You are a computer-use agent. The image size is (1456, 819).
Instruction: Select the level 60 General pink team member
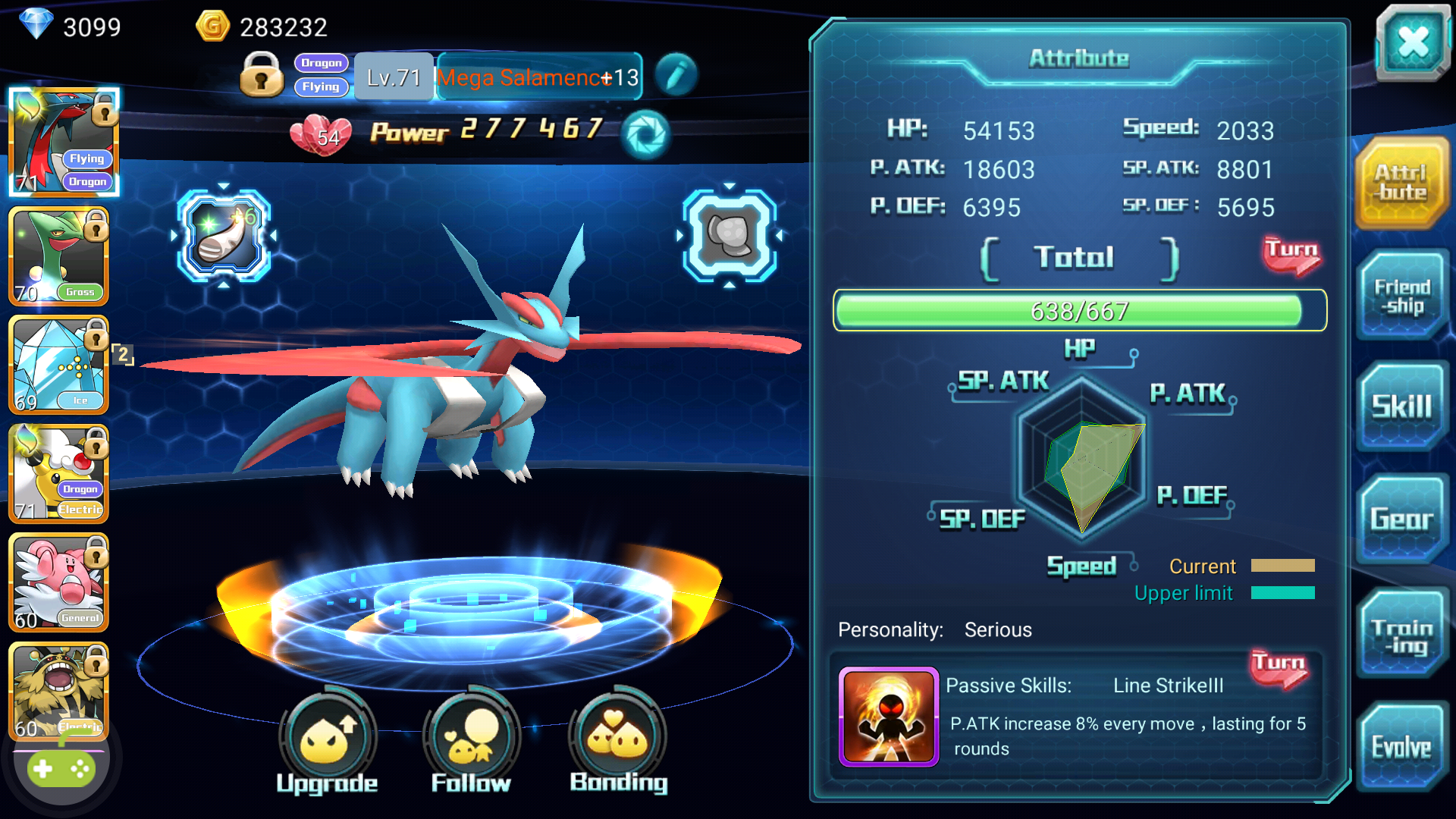(58, 582)
